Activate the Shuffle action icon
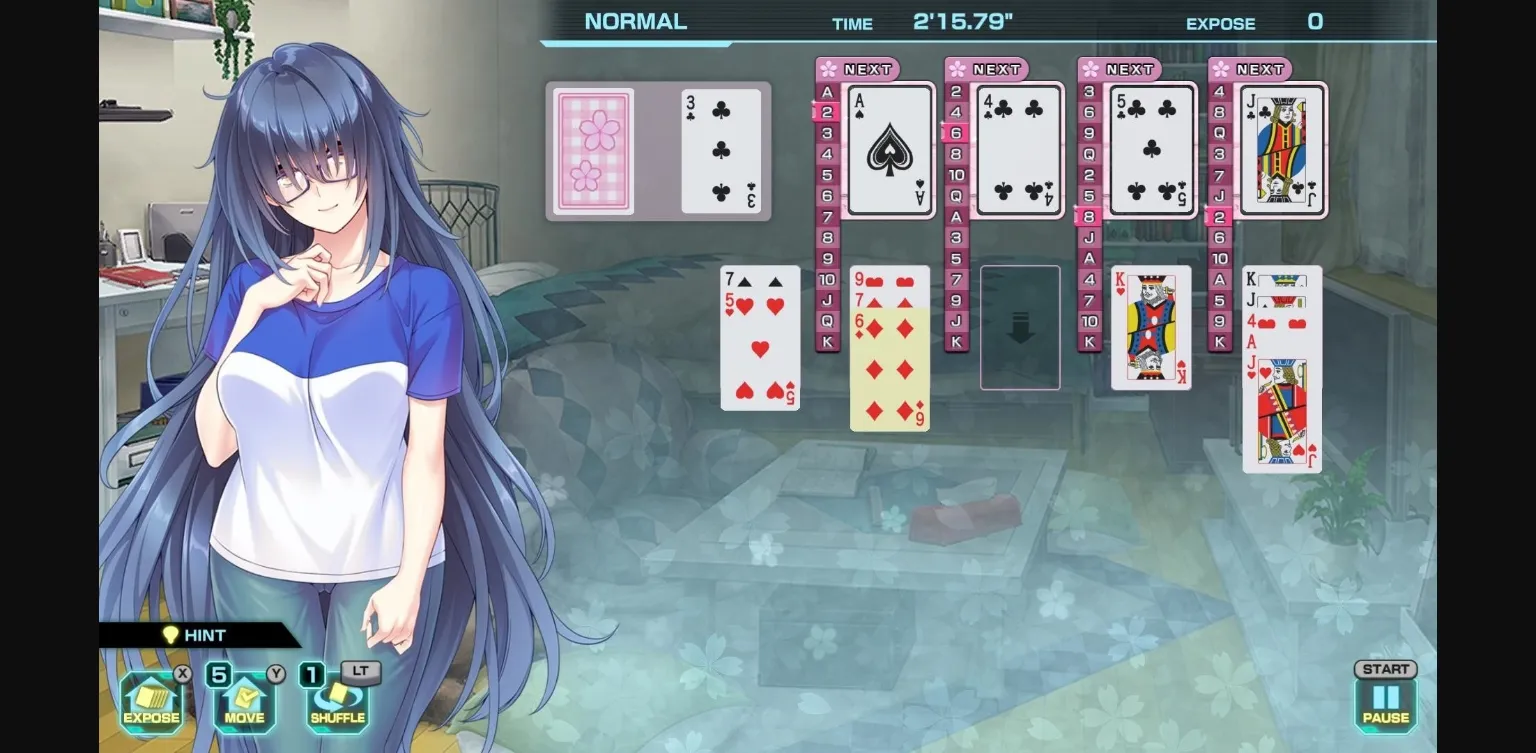 (337, 704)
